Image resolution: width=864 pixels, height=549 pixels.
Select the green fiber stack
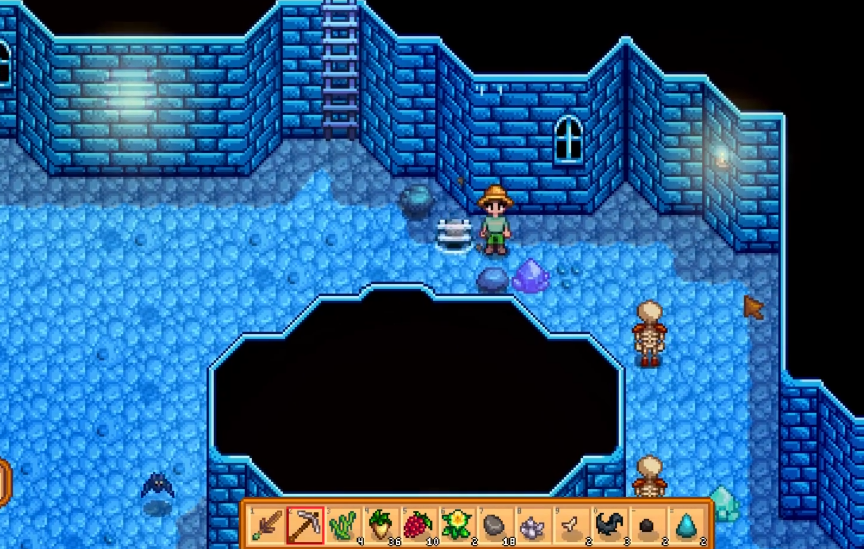click(342, 524)
